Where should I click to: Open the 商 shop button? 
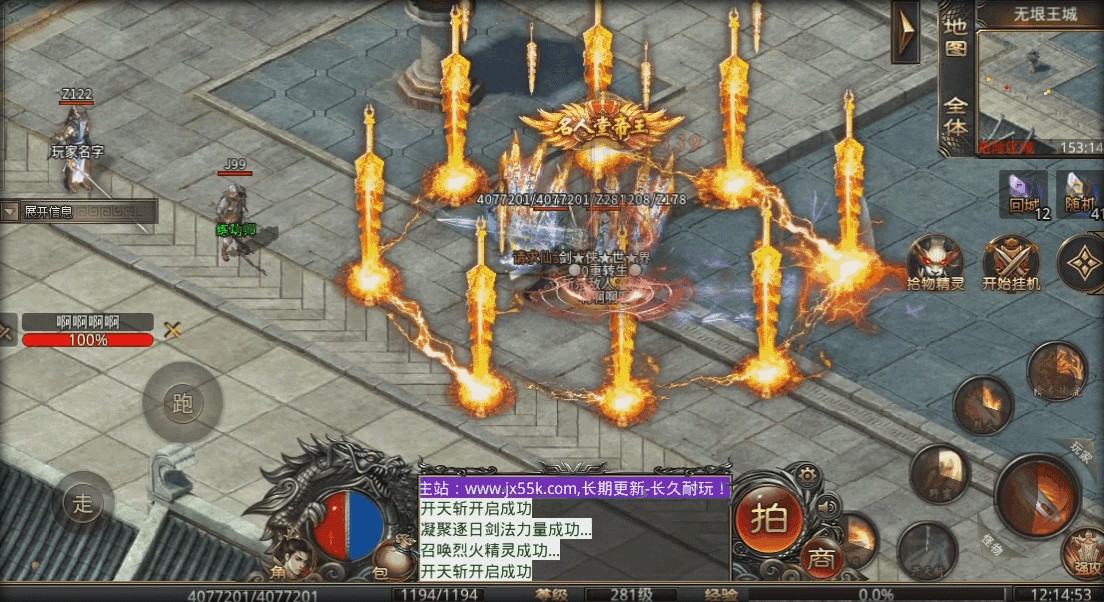(x=822, y=558)
